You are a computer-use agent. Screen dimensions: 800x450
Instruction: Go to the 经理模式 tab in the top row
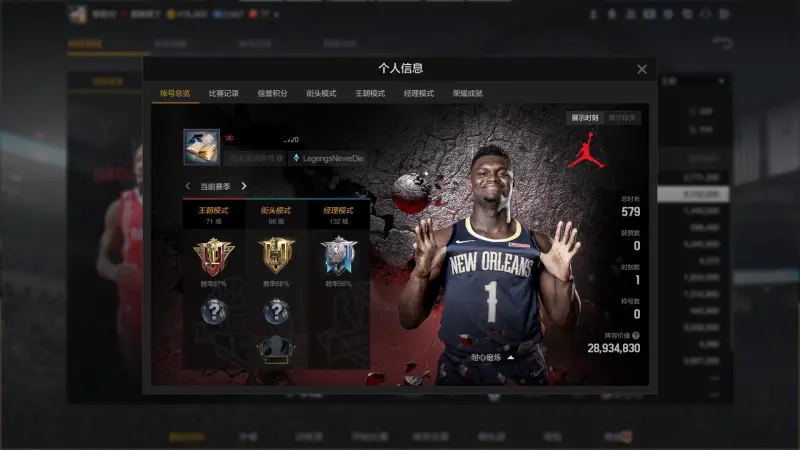419,93
